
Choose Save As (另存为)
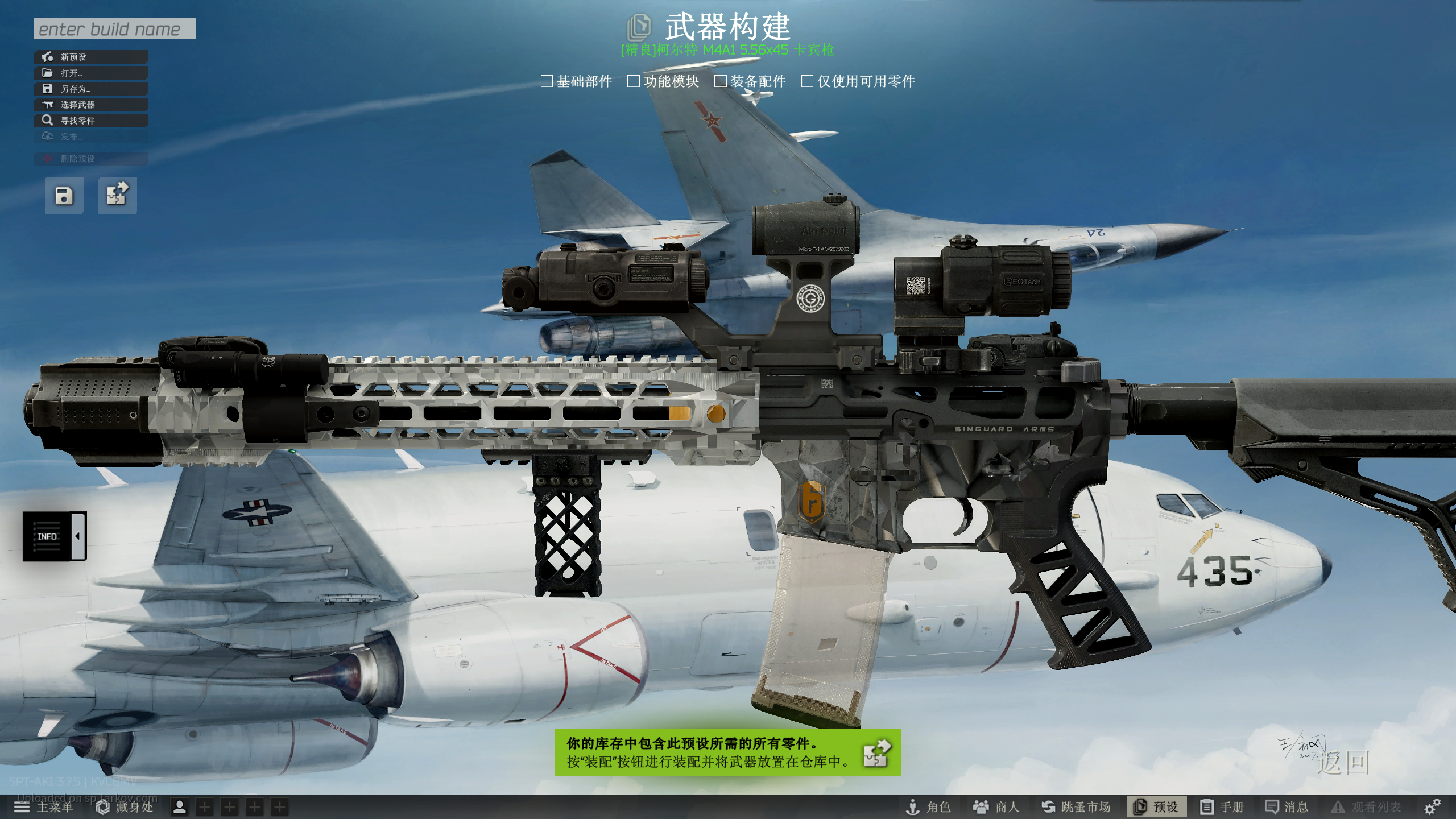pos(91,89)
